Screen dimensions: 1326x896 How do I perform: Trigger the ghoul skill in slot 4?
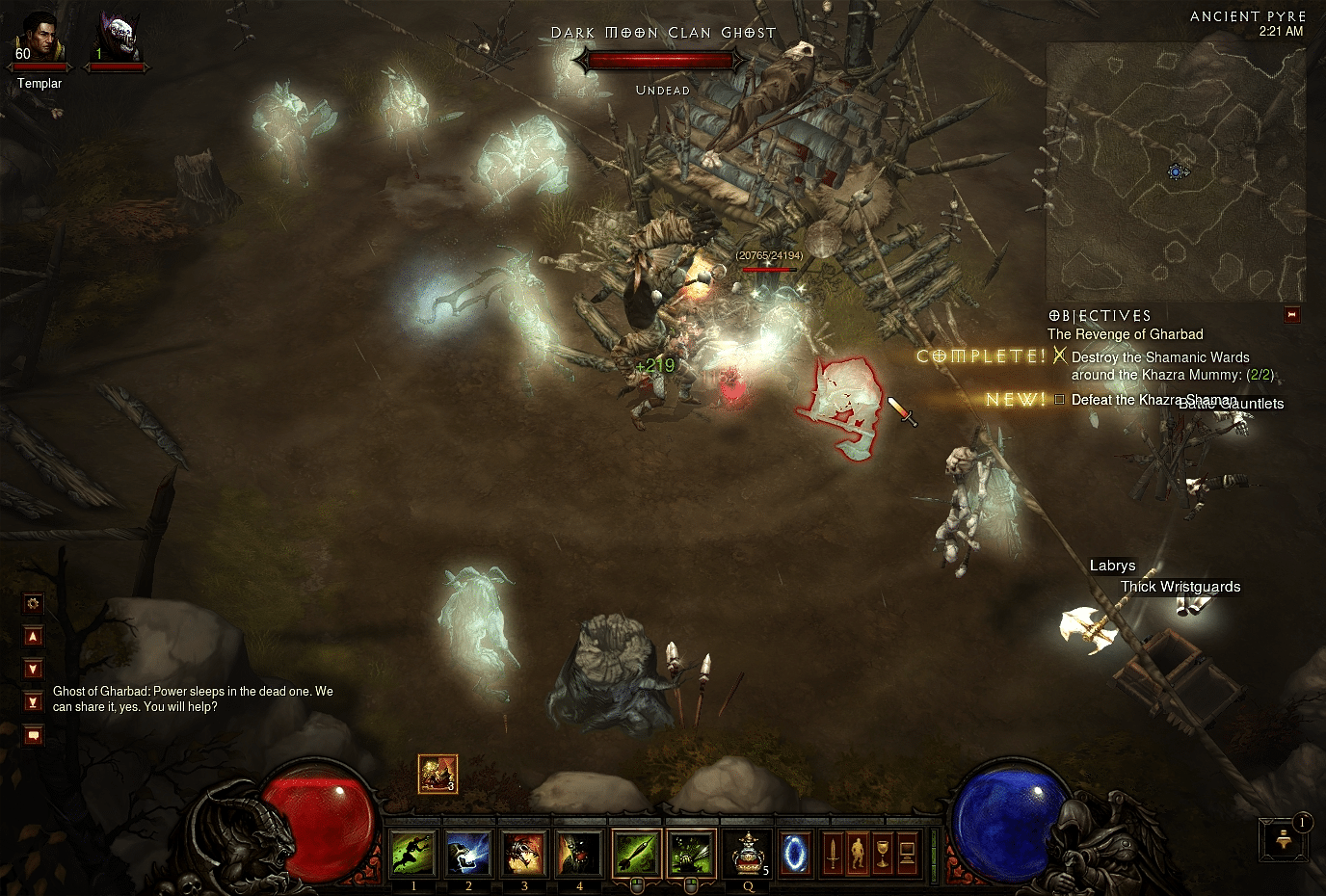pyautogui.click(x=578, y=853)
